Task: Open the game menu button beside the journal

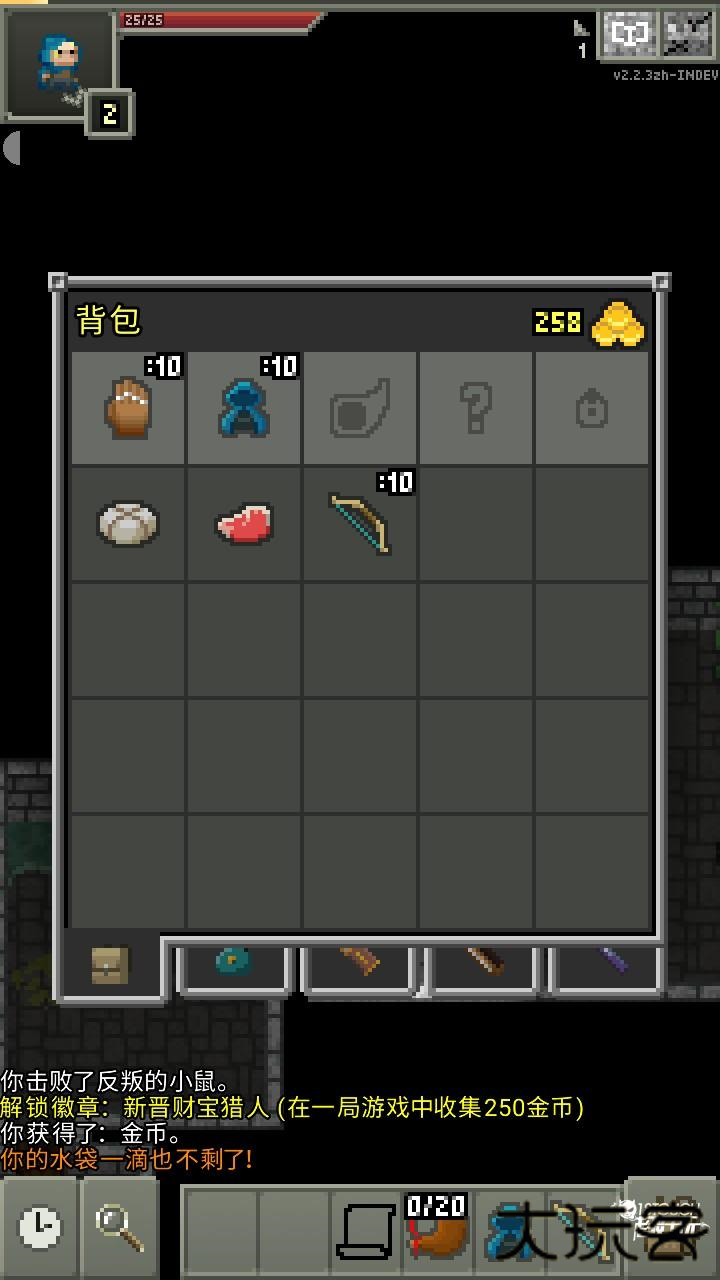Action: click(x=689, y=36)
